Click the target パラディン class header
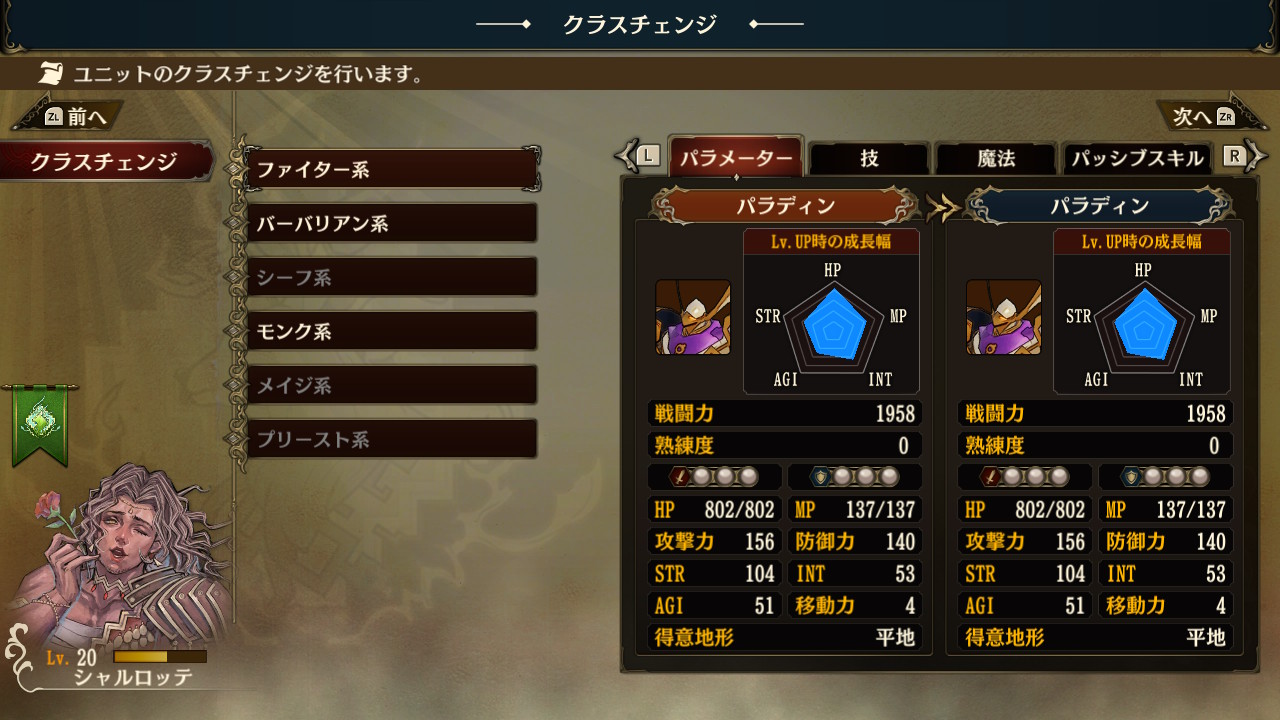Screen dimensions: 1280x720 [x=1099, y=206]
